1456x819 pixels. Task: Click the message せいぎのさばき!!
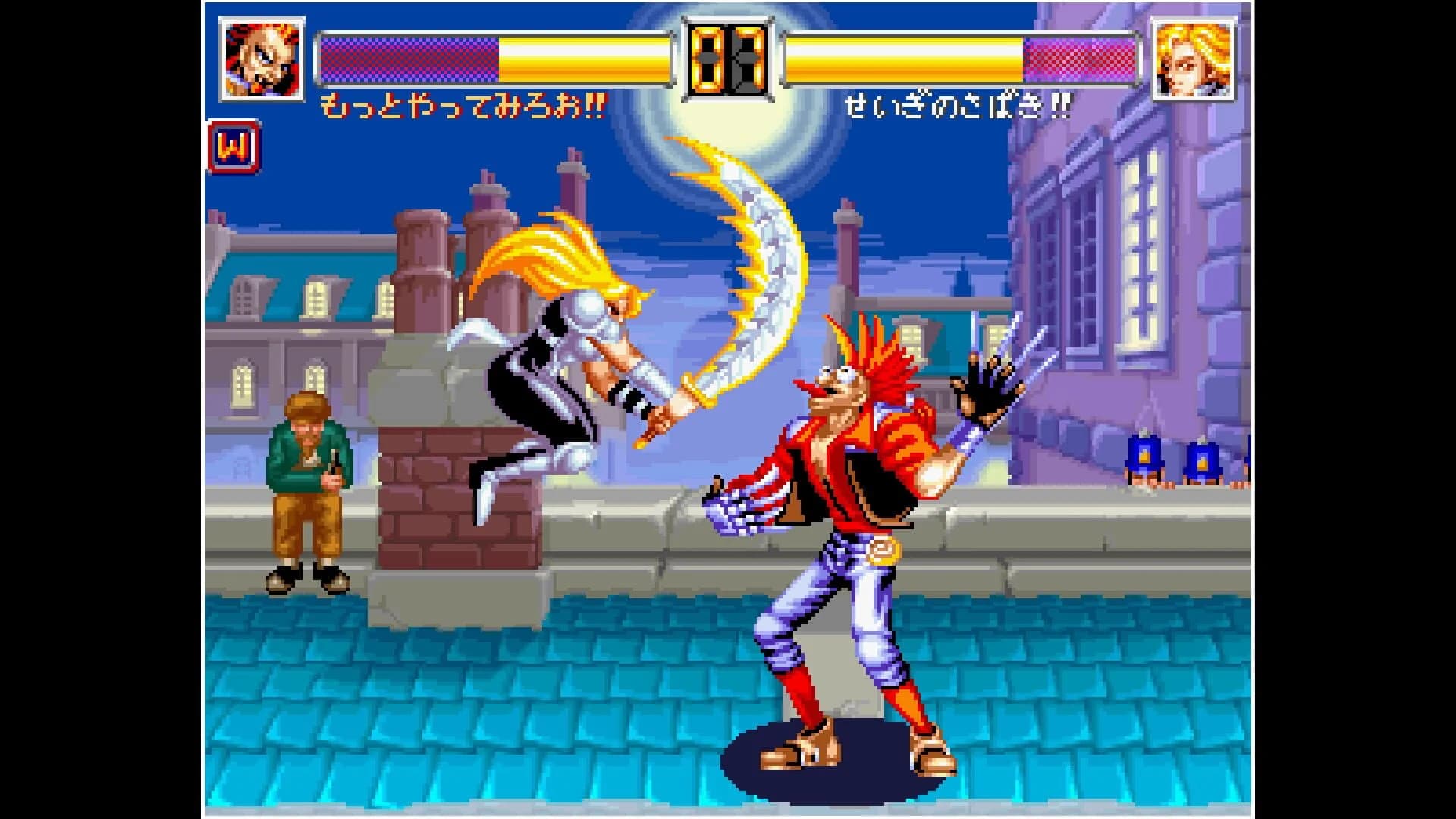point(959,106)
